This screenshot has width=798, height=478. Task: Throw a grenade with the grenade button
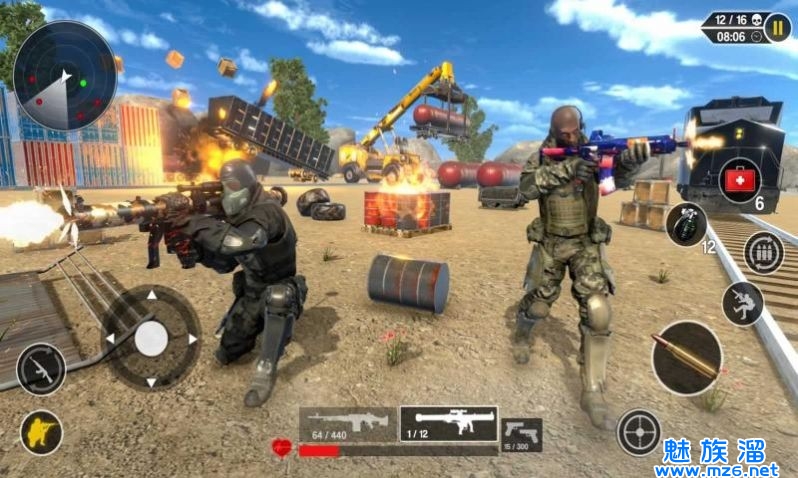tap(687, 224)
